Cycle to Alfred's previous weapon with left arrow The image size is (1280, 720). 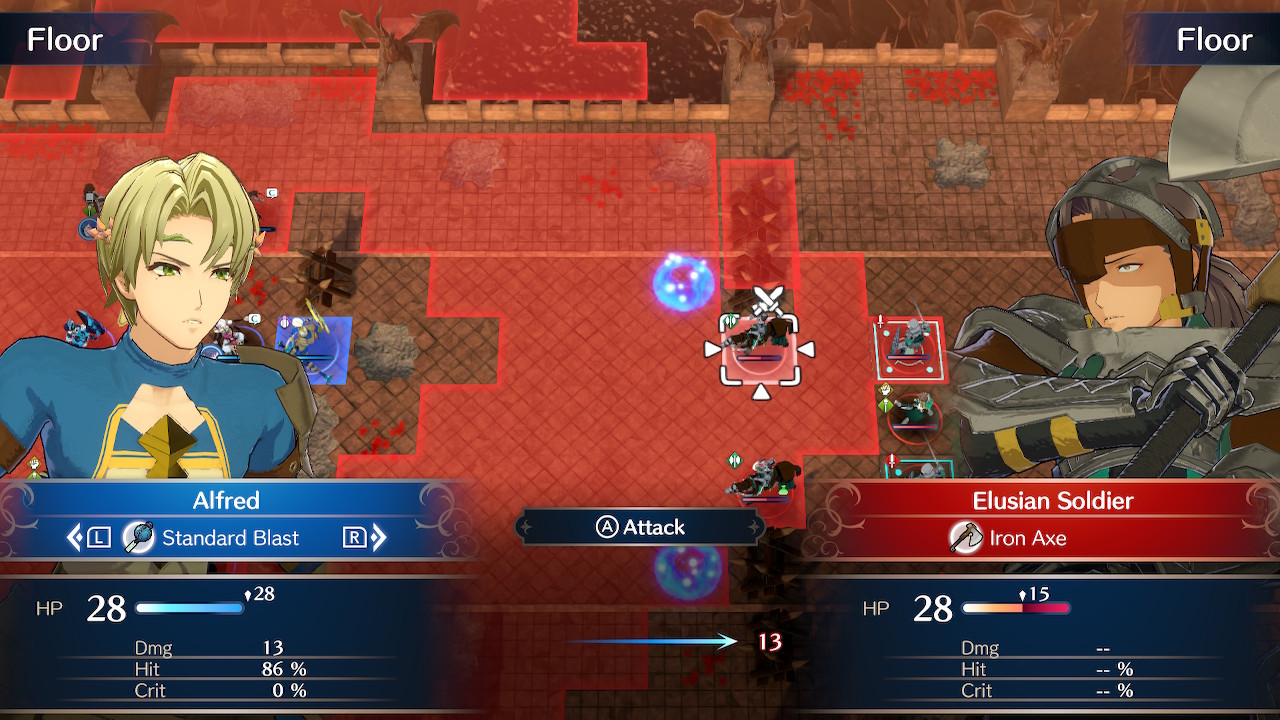pyautogui.click(x=76, y=538)
